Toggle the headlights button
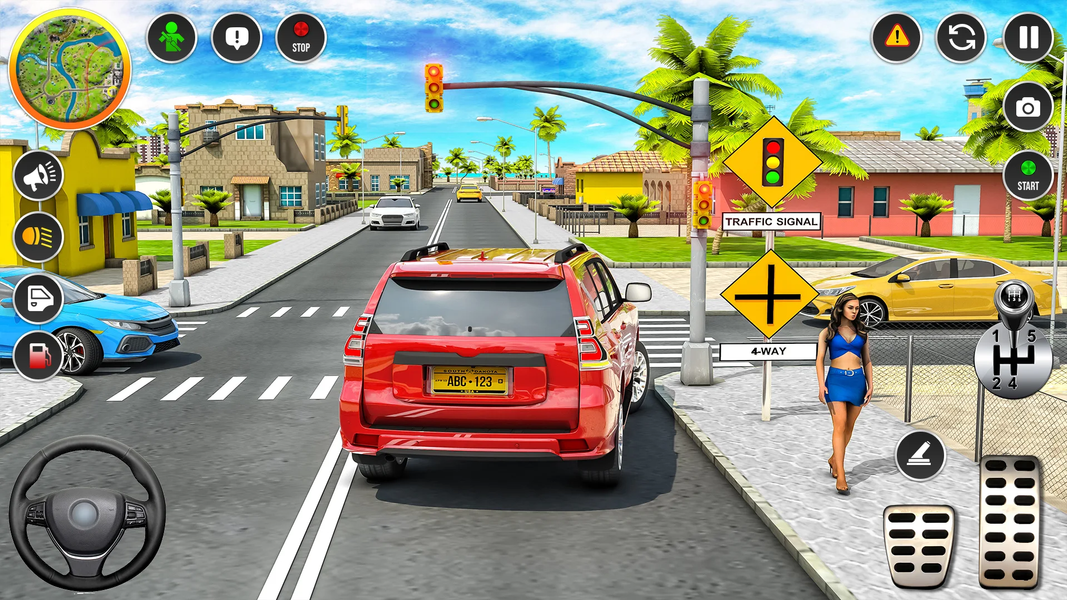Image resolution: width=1067 pixels, height=600 pixels. pyautogui.click(x=39, y=237)
